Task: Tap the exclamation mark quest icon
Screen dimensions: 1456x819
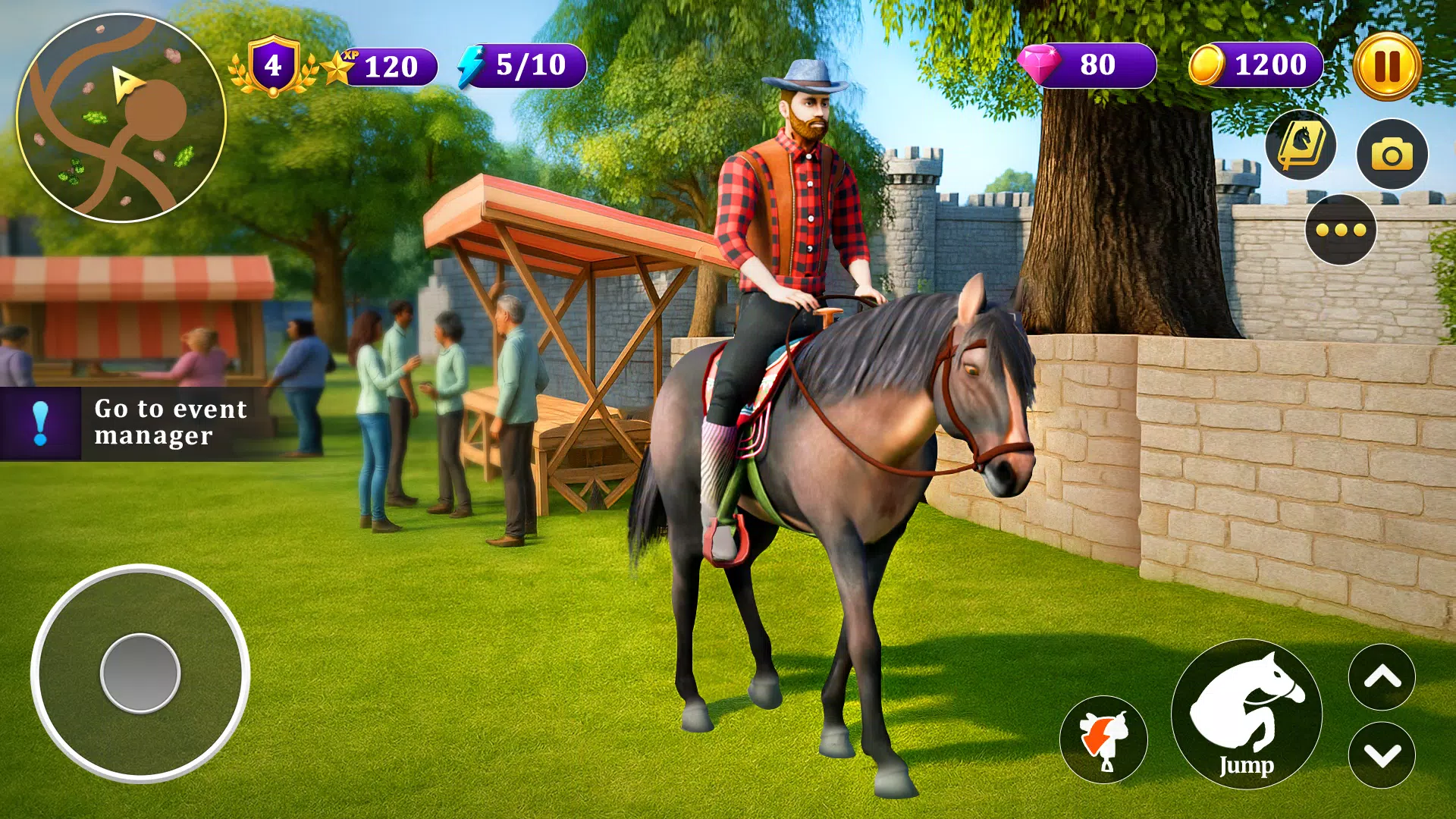Action: tap(41, 422)
